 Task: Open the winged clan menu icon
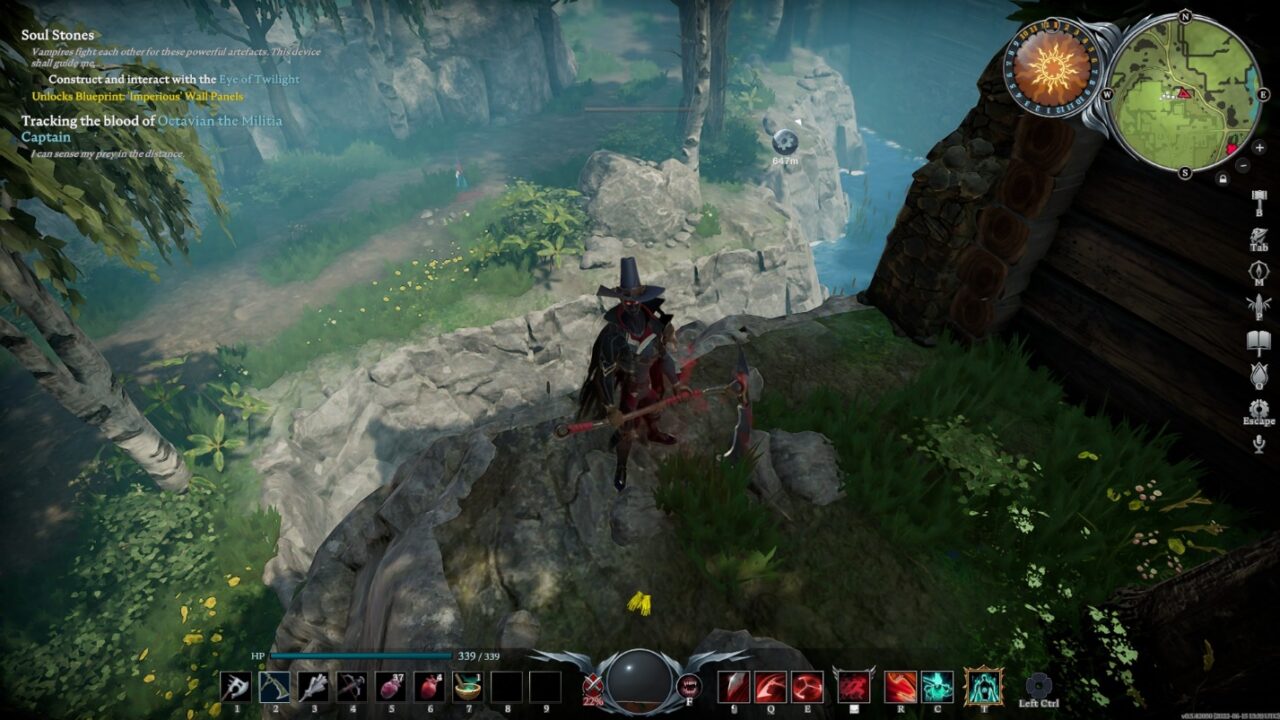(x=1258, y=306)
